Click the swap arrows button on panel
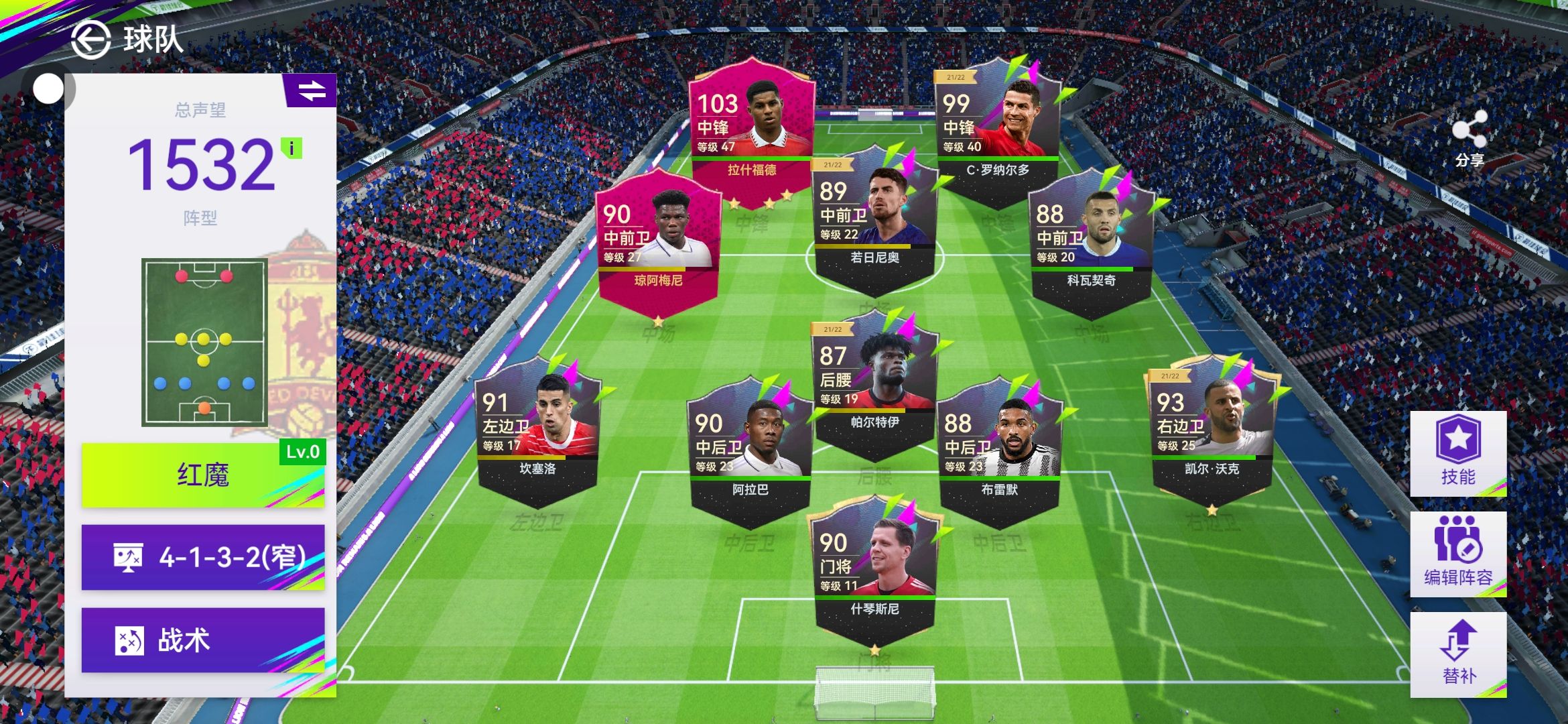Viewport: 1568px width, 724px height. [x=312, y=90]
